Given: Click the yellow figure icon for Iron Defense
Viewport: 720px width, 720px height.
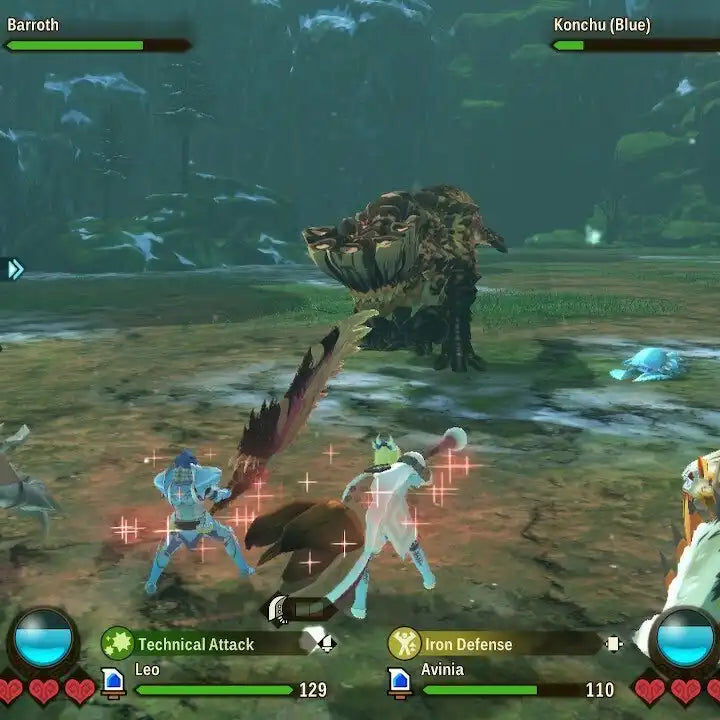Looking at the screenshot, I should pos(404,643).
